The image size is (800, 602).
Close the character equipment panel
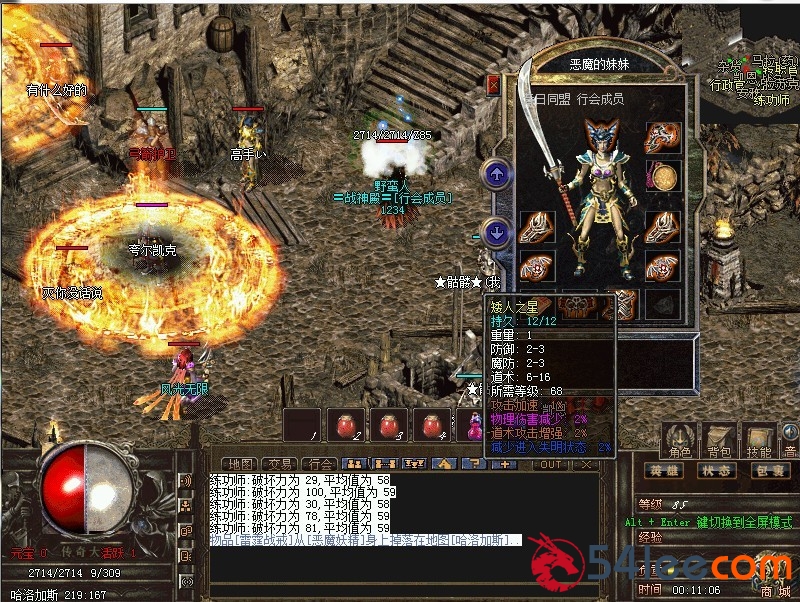(492, 84)
